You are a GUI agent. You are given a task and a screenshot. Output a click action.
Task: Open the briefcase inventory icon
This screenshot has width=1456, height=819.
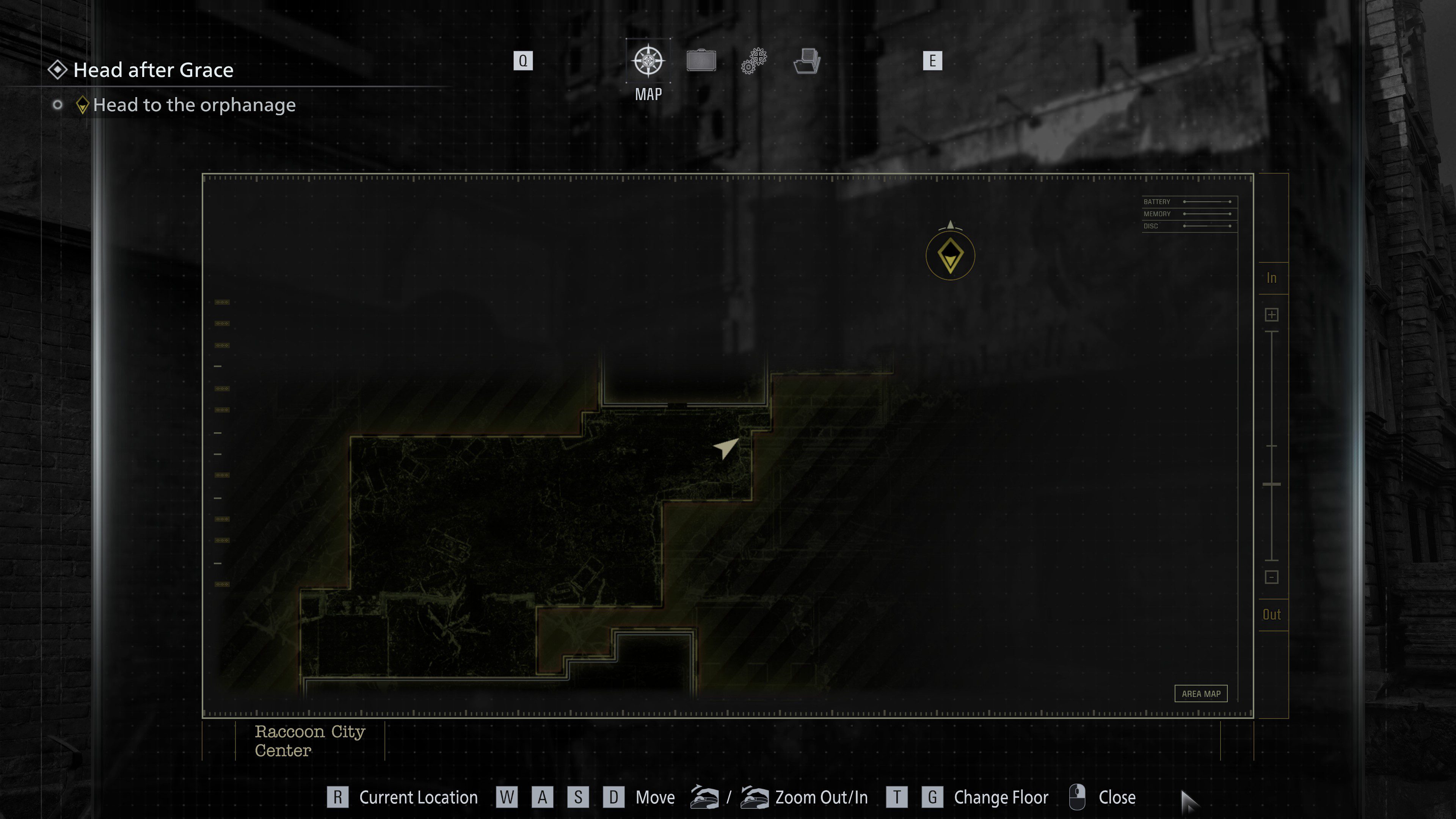click(x=701, y=61)
